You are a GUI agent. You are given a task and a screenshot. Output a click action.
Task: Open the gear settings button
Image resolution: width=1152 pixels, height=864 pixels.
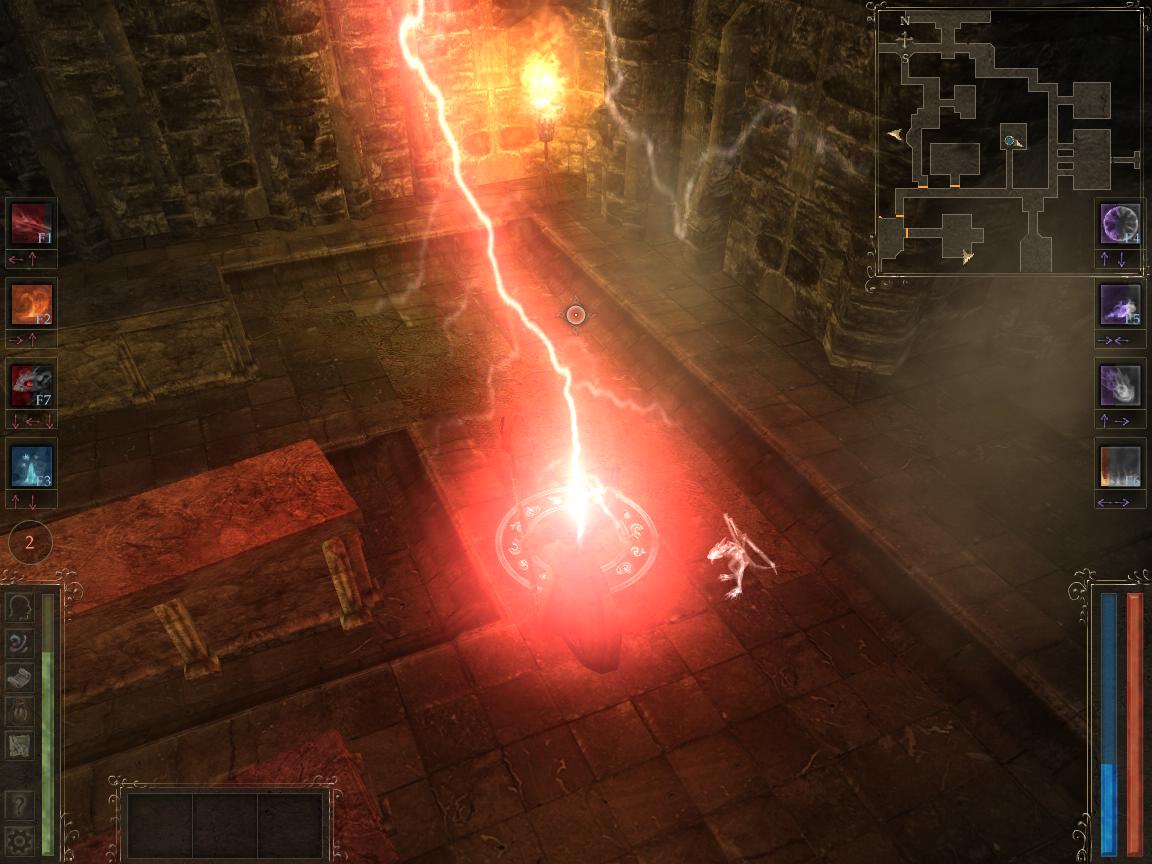(x=20, y=838)
